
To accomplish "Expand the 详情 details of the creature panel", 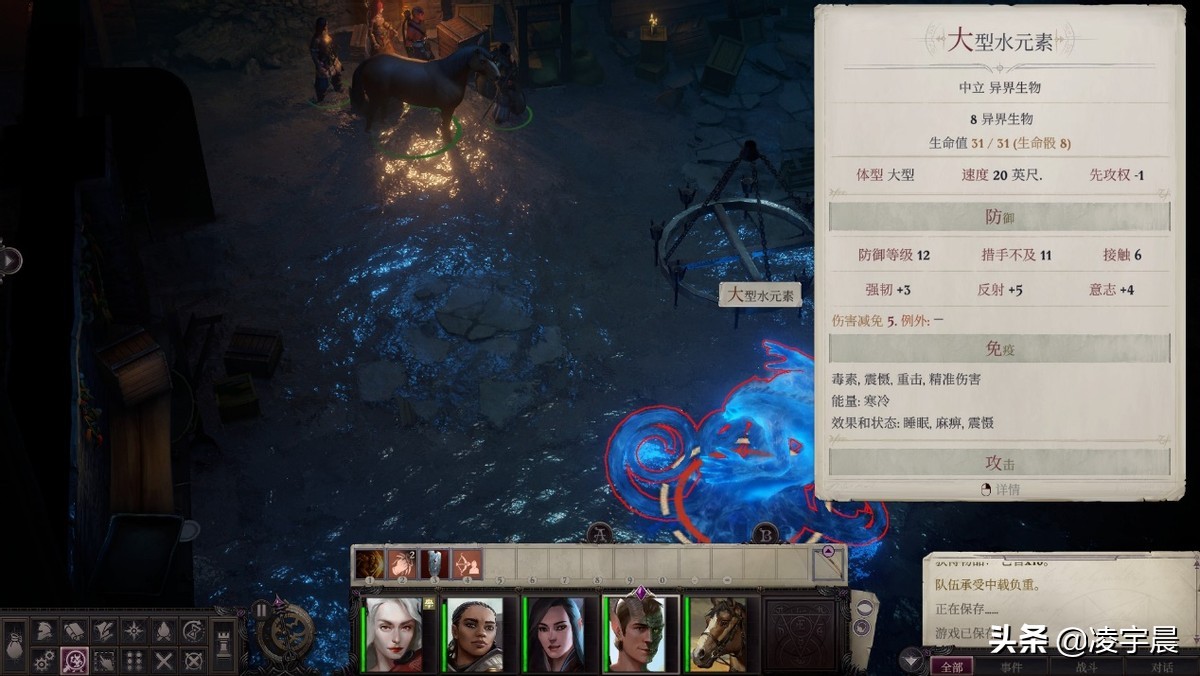I will point(1000,490).
